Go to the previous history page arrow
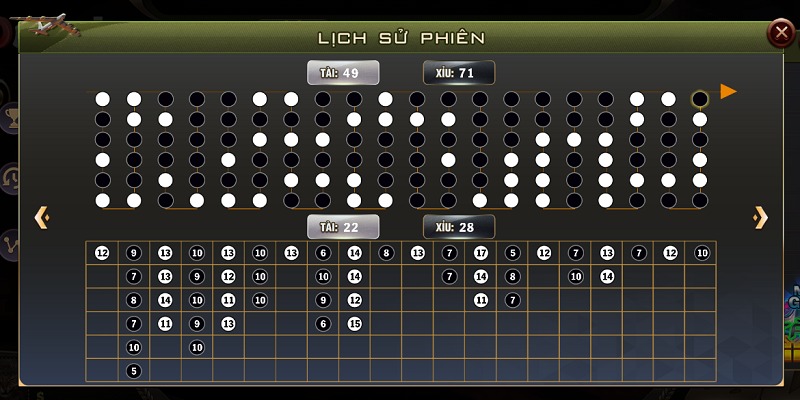 [x=41, y=217]
